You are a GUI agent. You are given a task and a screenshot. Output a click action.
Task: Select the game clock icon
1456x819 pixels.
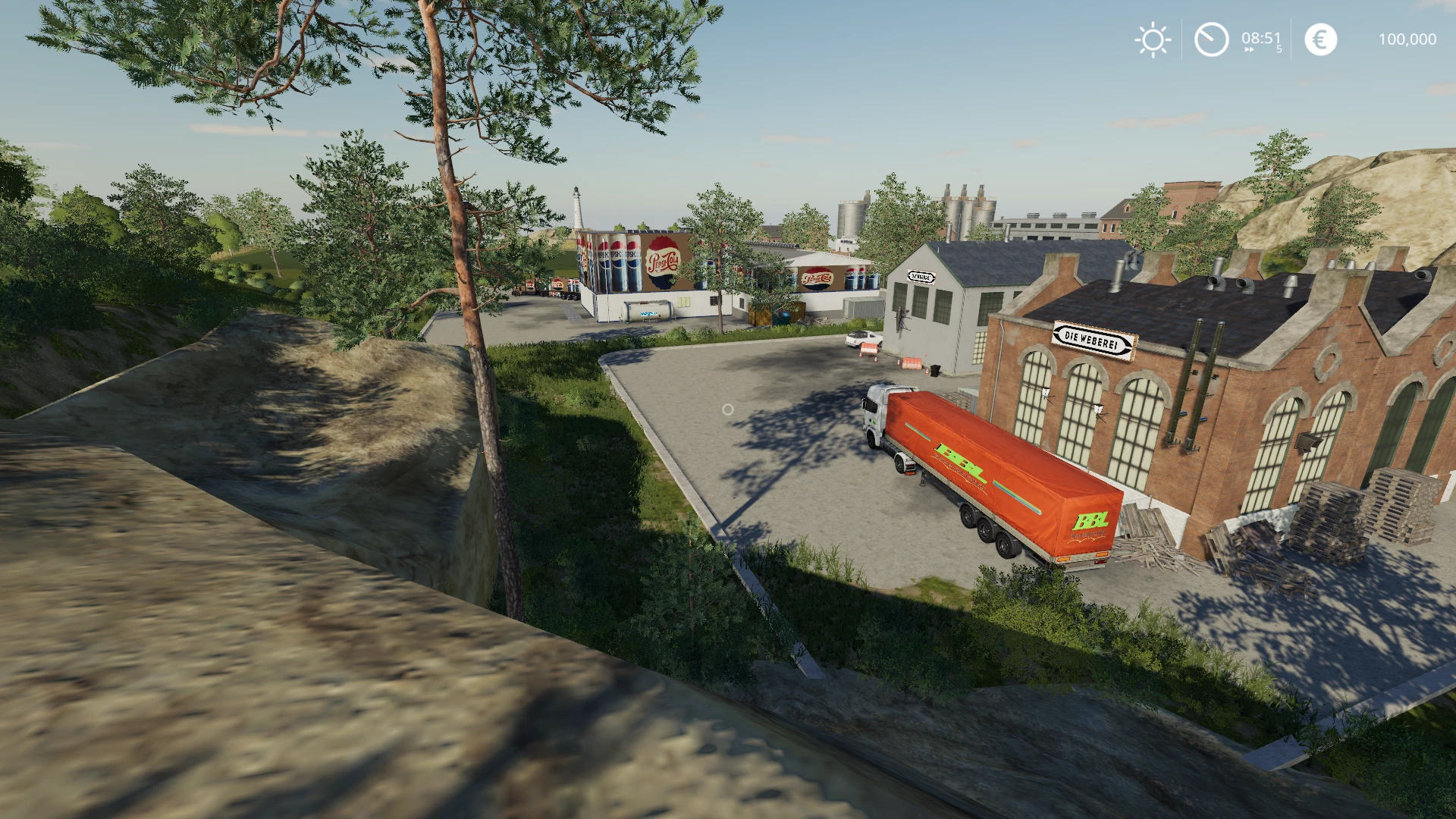[x=1211, y=39]
